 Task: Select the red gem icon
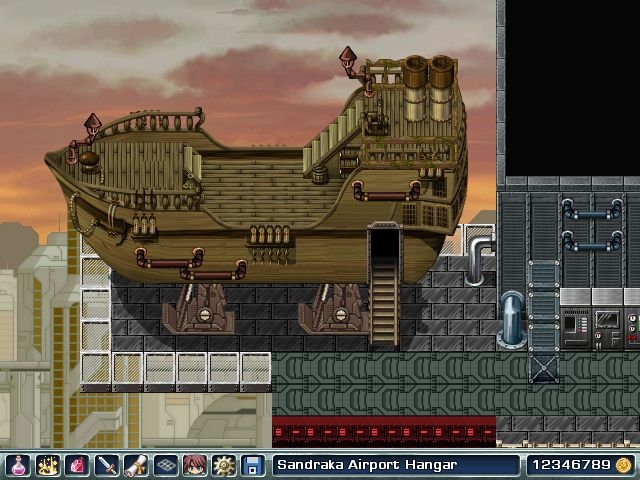coord(76,465)
